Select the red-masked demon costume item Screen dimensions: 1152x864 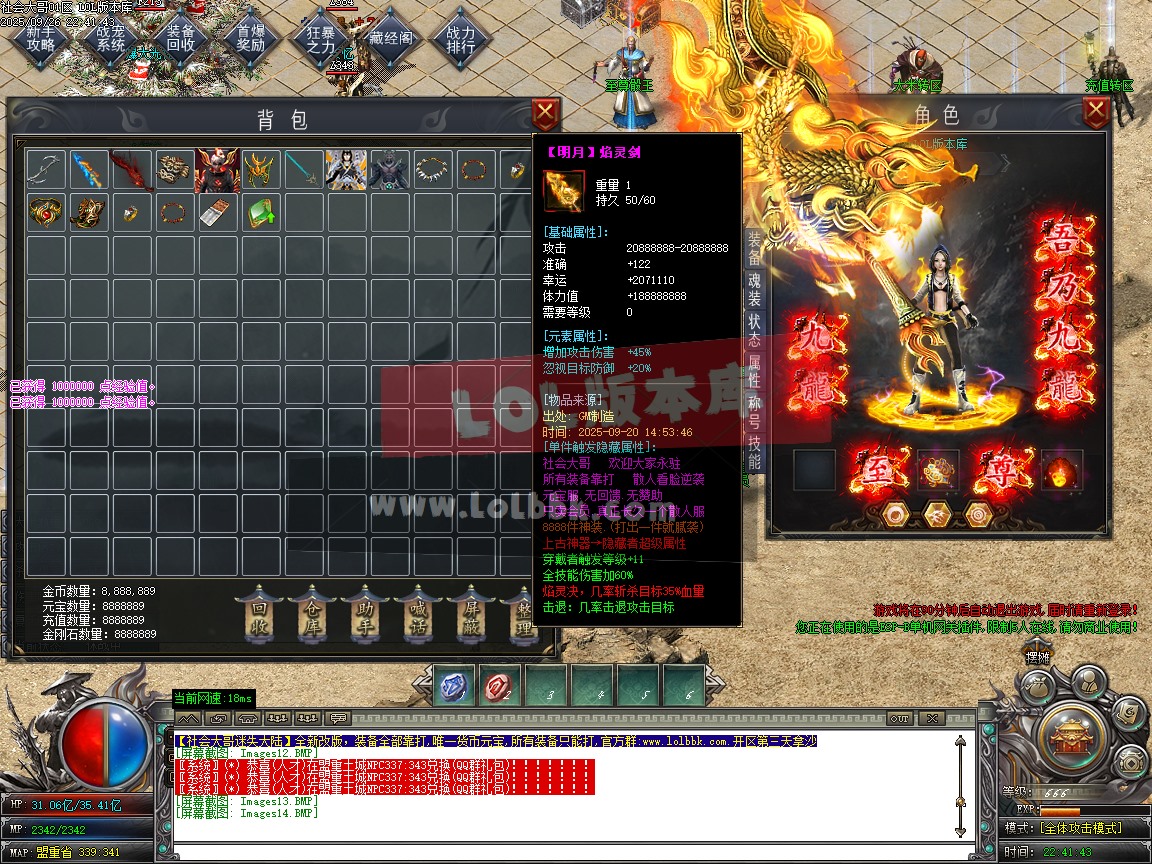coord(217,171)
